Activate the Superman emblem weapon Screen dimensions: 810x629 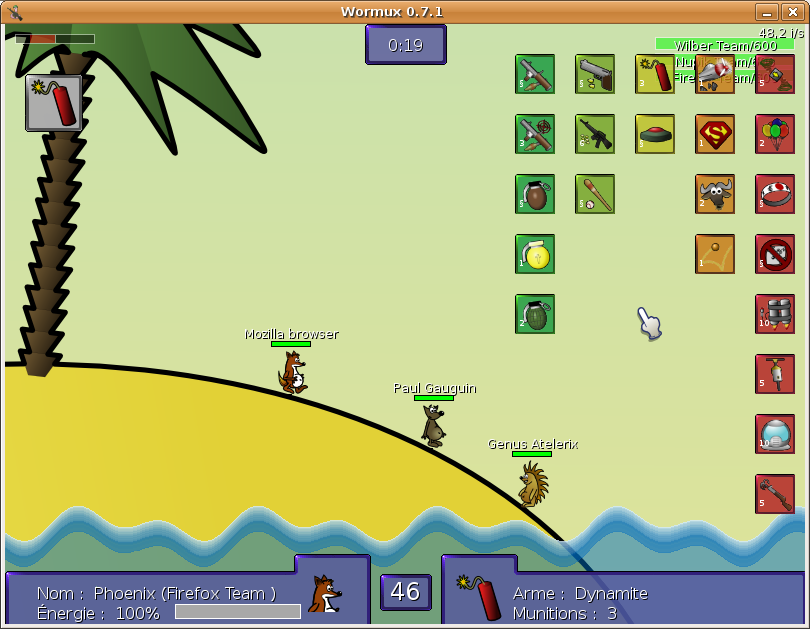[715, 134]
